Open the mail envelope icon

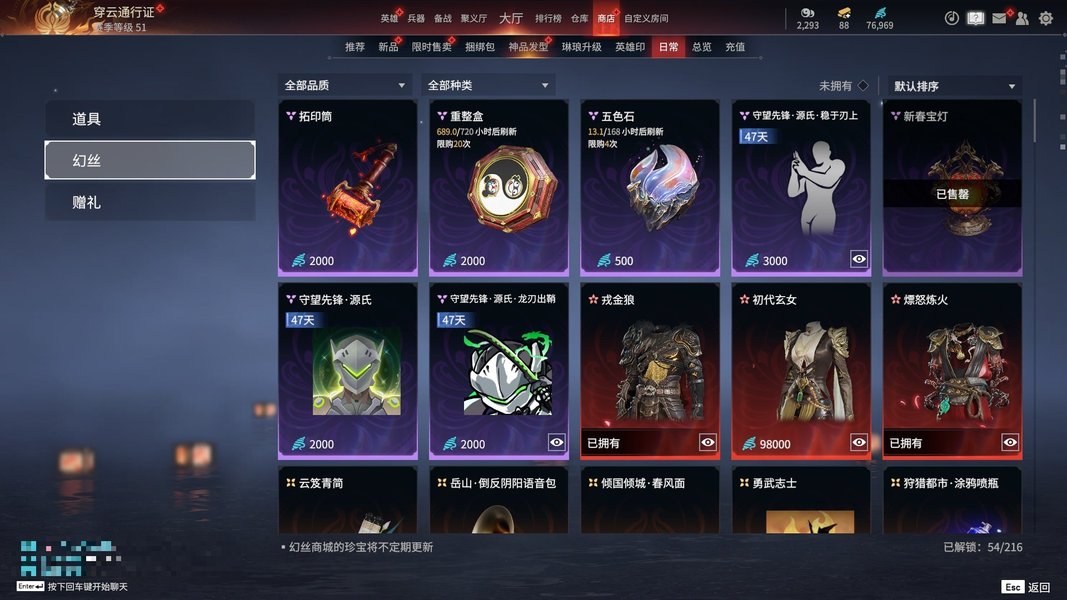pyautogui.click(x=999, y=18)
